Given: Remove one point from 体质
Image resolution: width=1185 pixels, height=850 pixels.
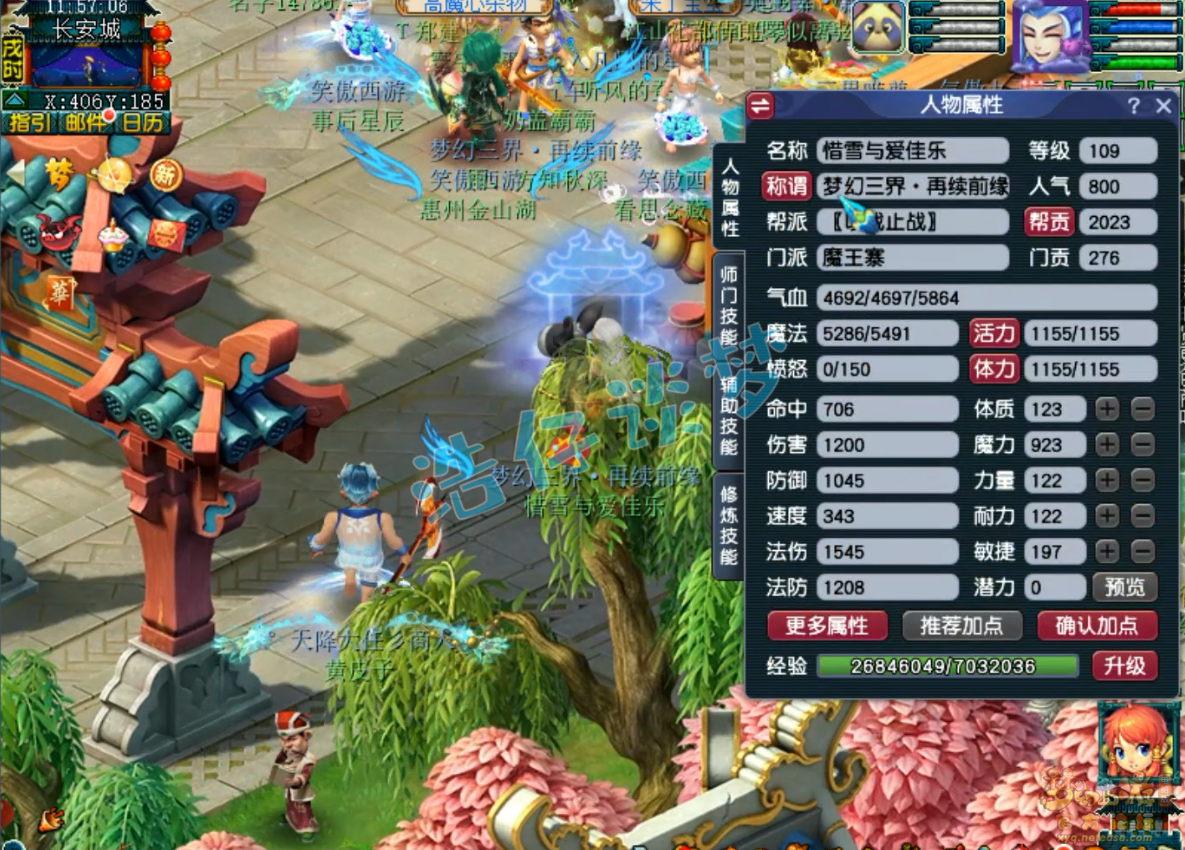Looking at the screenshot, I should 1143,409.
